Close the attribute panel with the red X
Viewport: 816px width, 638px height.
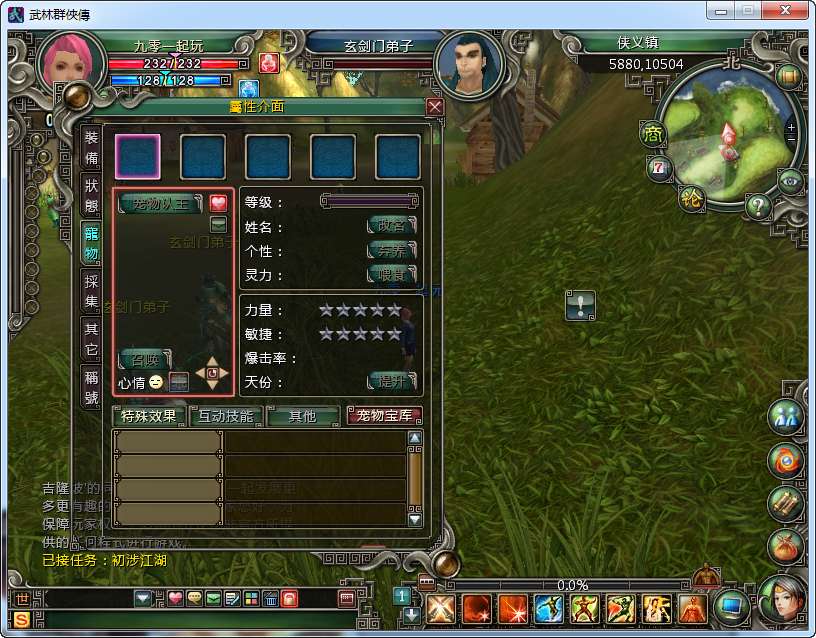434,107
